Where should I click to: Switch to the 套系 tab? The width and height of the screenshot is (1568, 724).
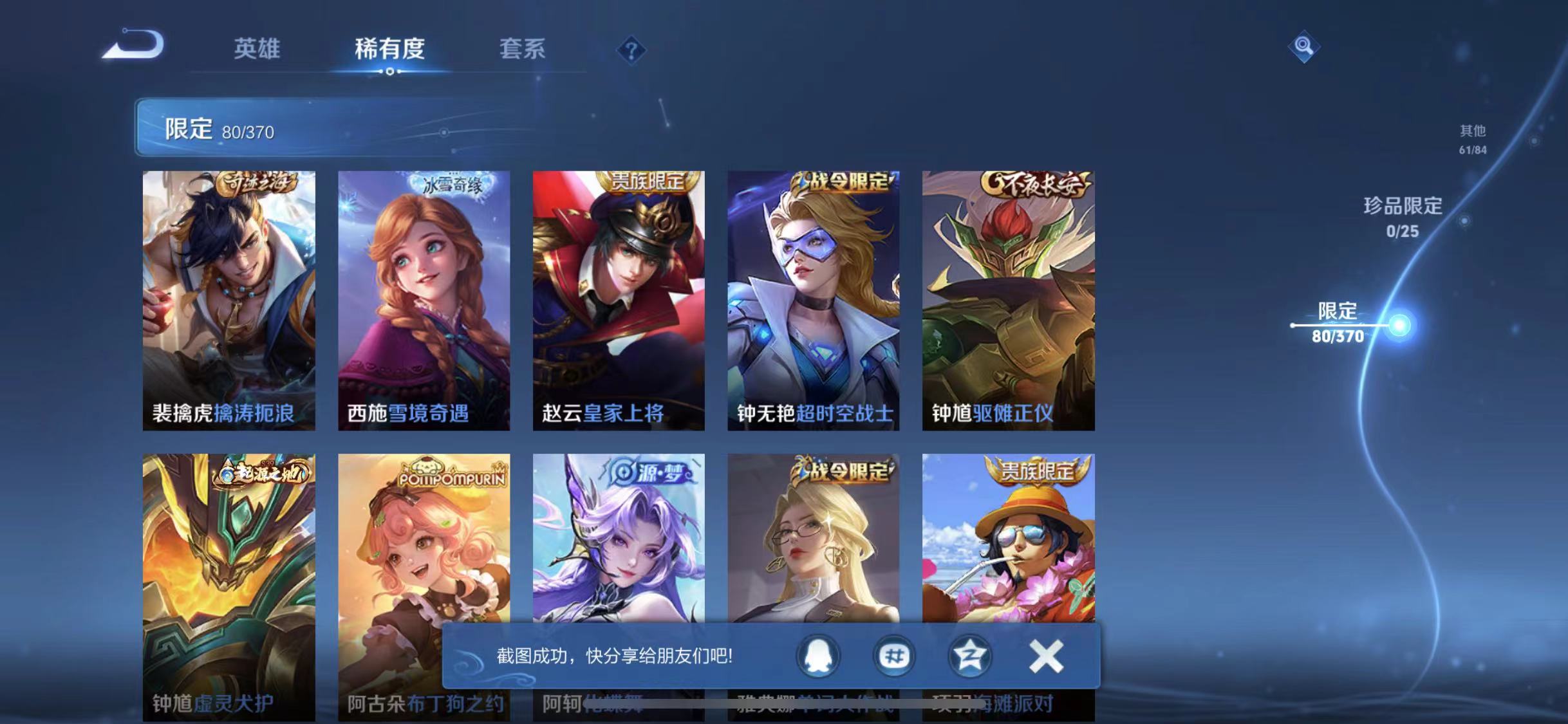tap(523, 50)
